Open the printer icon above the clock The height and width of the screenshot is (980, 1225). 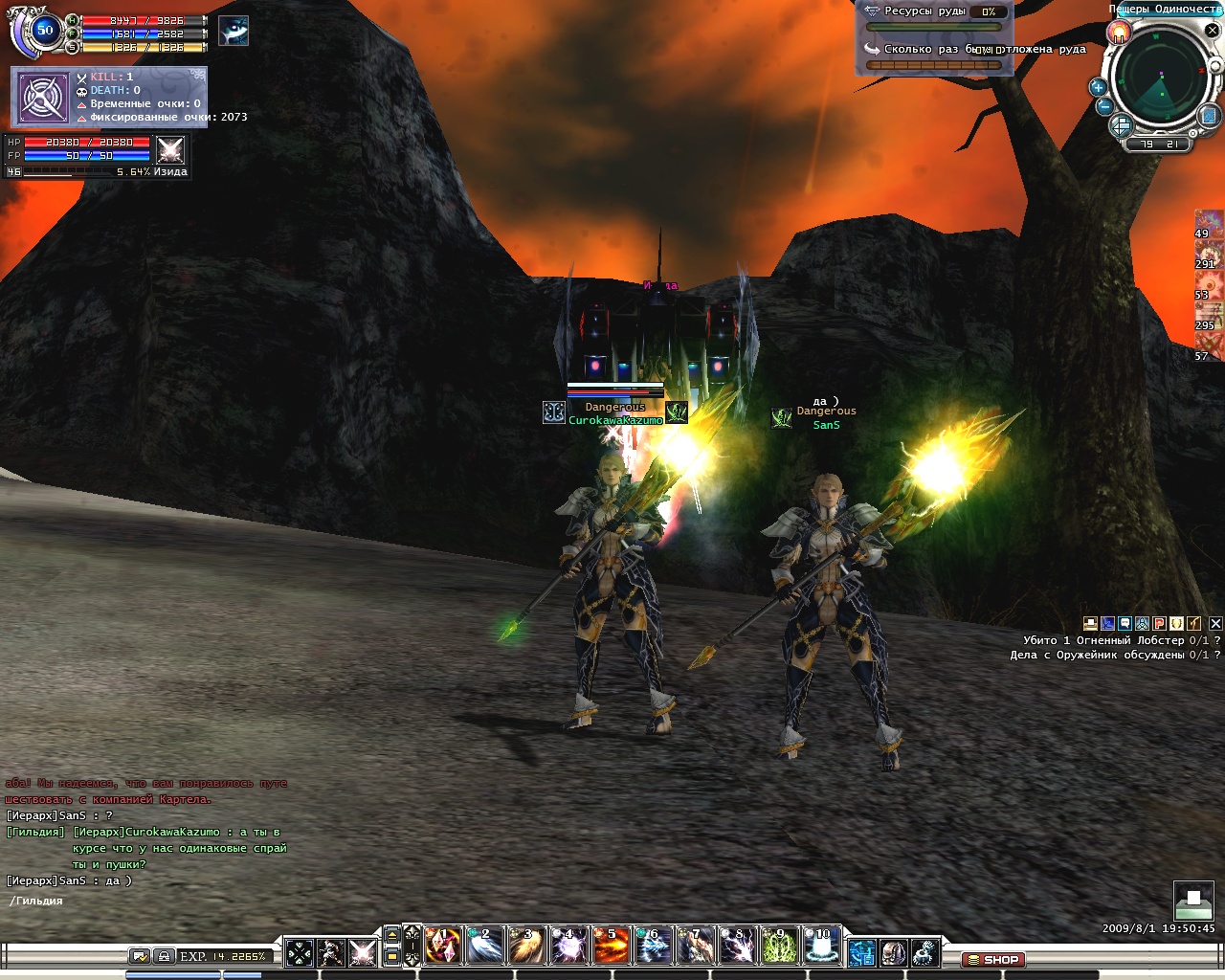(1193, 900)
